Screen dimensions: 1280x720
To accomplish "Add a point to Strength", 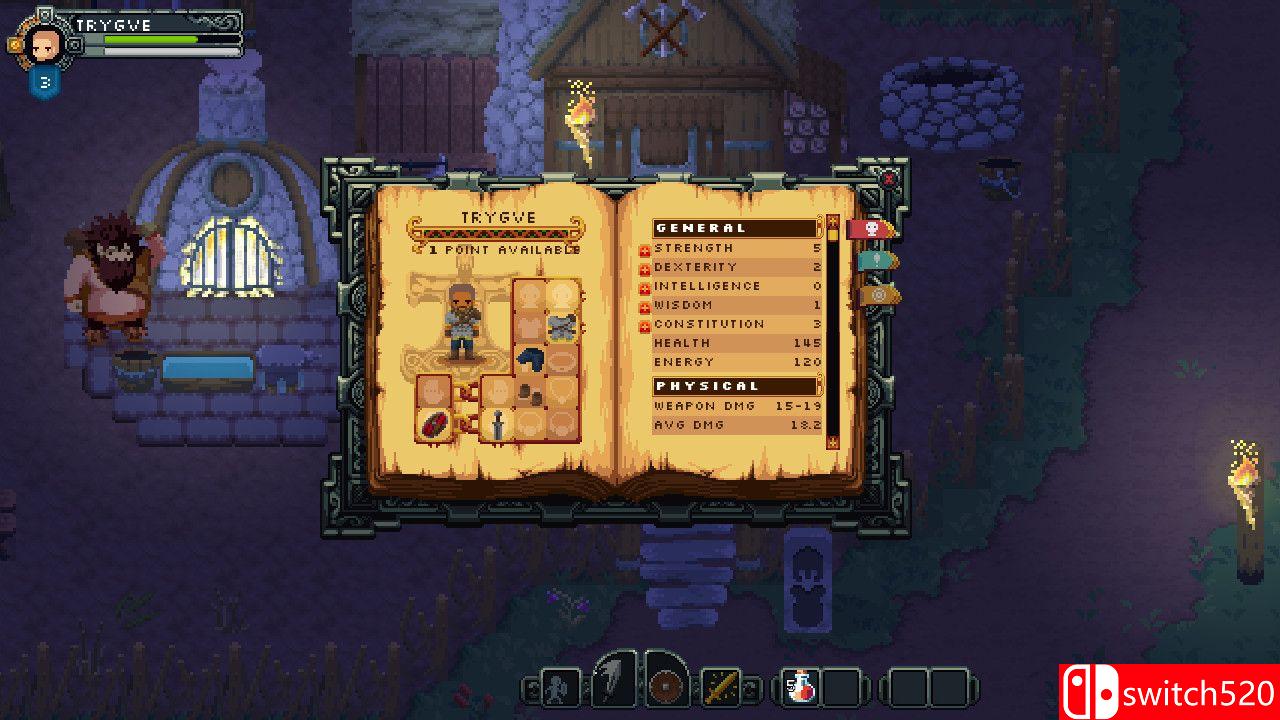I will click(645, 248).
